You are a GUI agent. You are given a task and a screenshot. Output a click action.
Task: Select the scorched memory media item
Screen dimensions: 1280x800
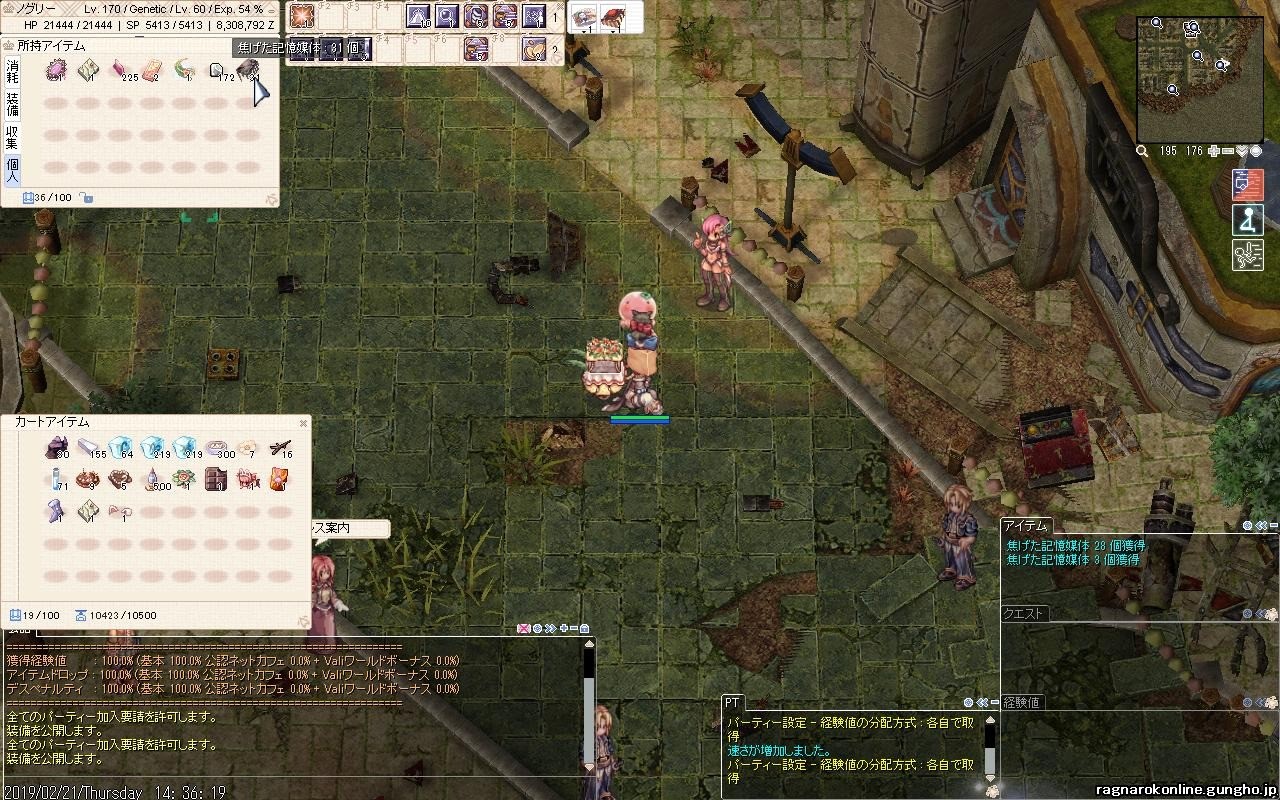248,69
